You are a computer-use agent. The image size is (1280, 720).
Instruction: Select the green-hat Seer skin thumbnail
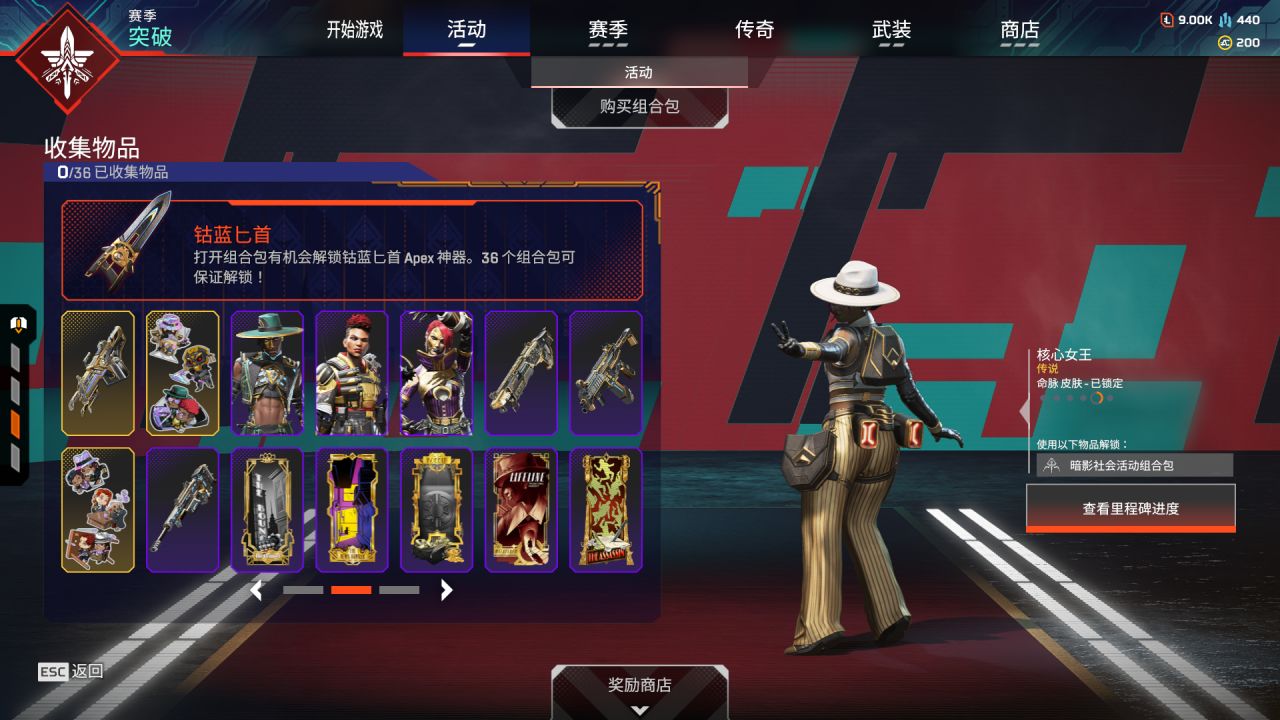coord(267,373)
